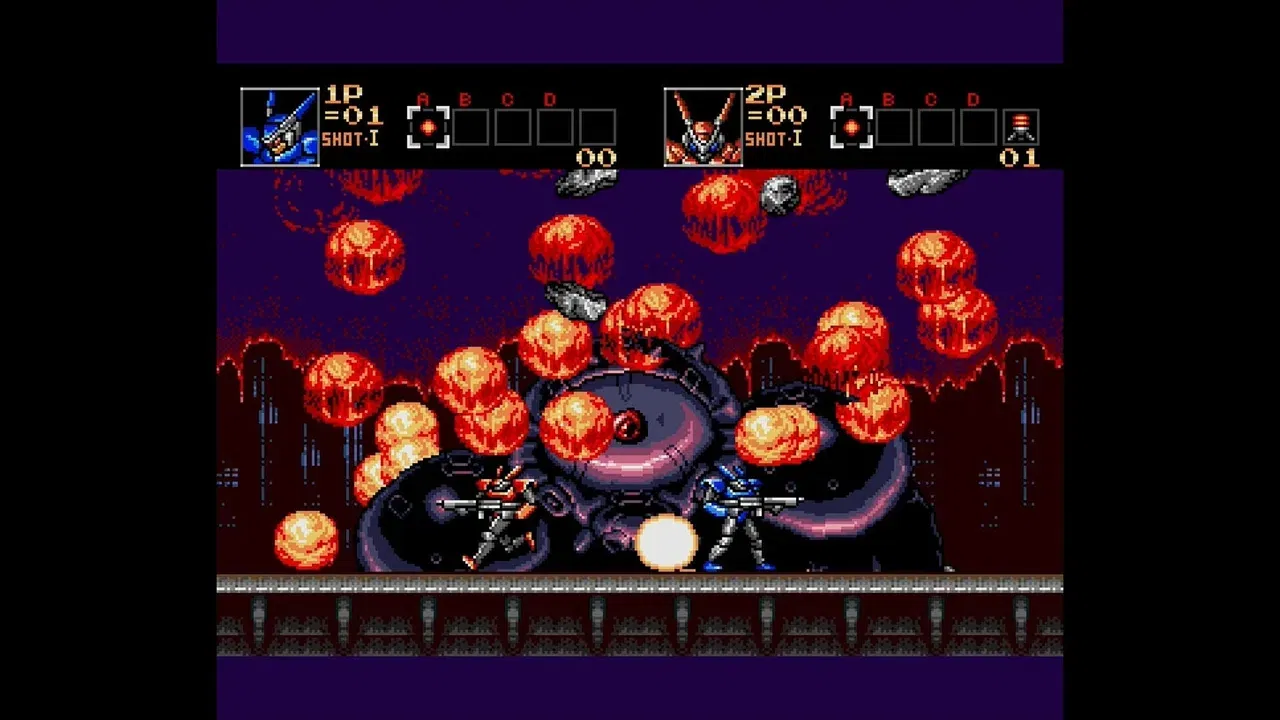Click Player 1's lives counter showing =01
This screenshot has width=1280, height=720.
(351, 115)
